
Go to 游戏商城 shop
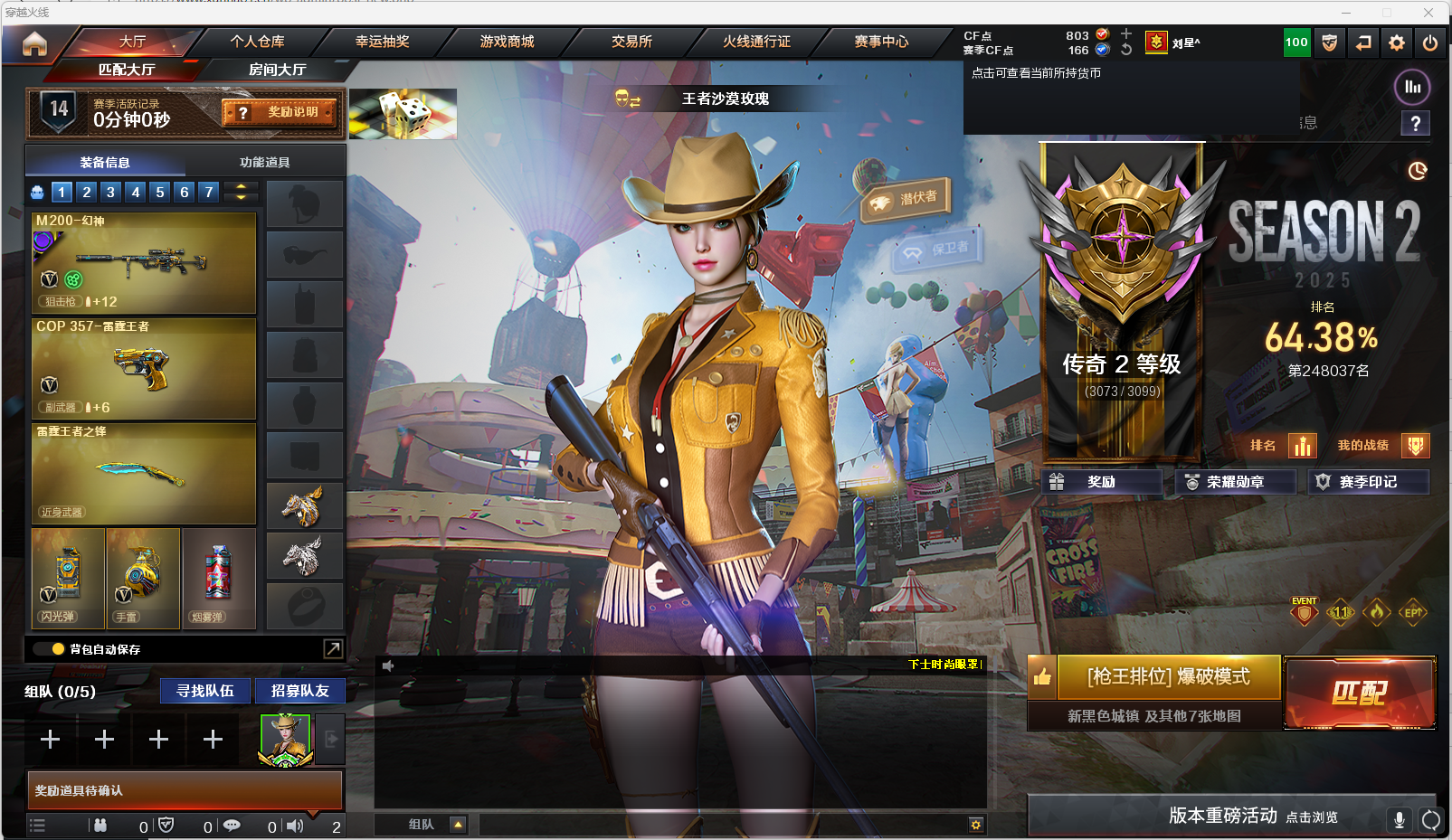507,42
